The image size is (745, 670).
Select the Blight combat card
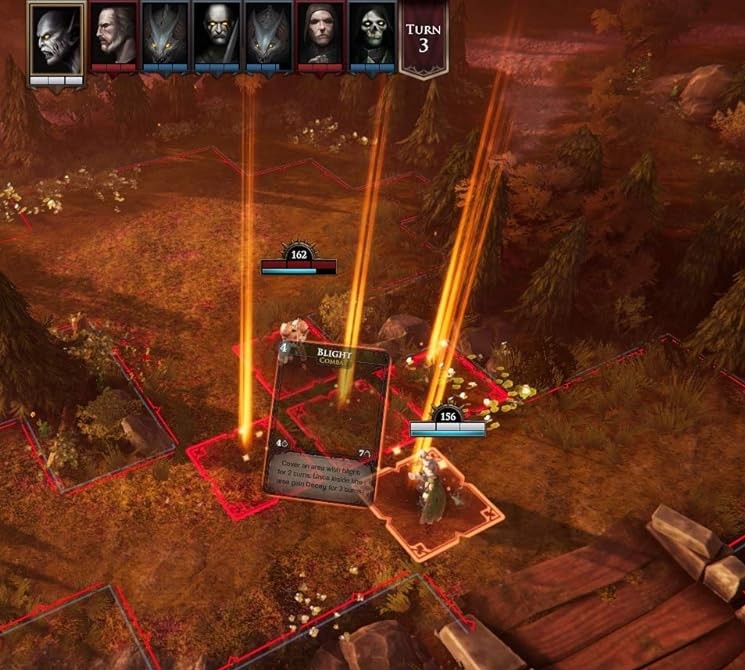point(326,425)
